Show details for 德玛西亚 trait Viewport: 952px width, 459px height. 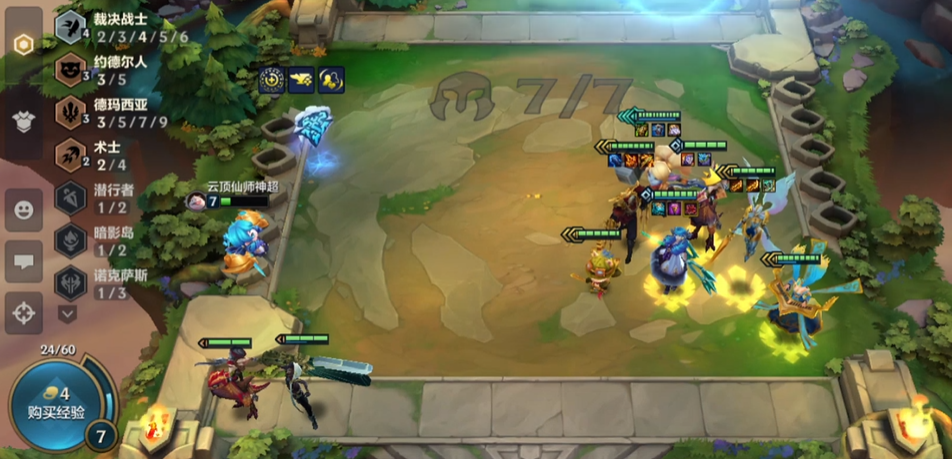[71, 113]
